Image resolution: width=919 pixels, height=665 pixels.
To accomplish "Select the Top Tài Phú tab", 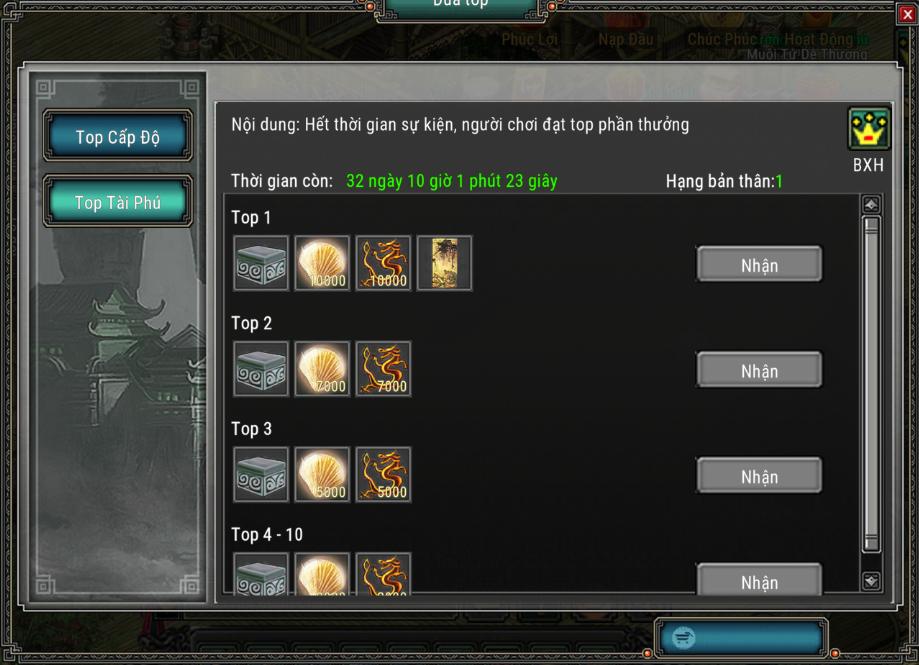I will 117,202.
